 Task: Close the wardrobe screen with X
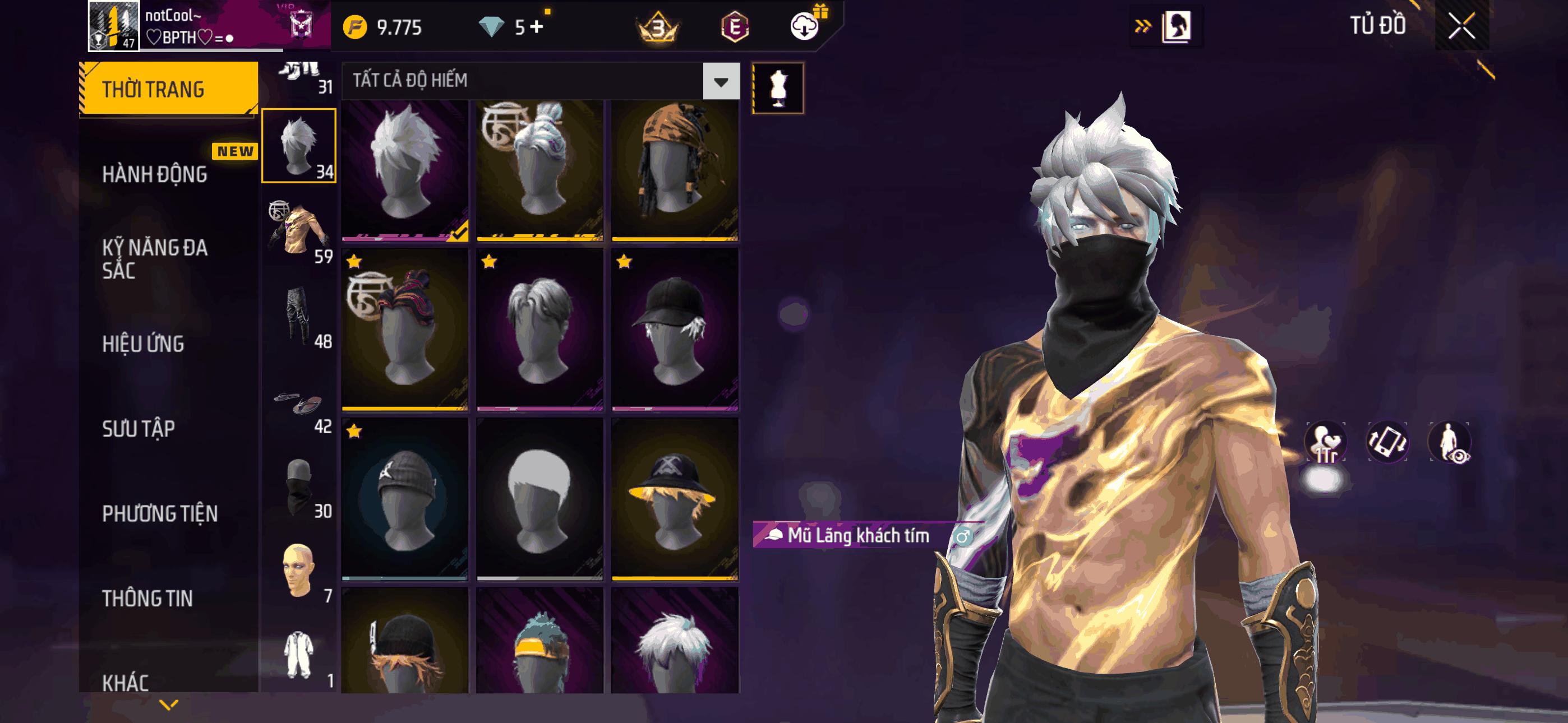(x=1461, y=26)
